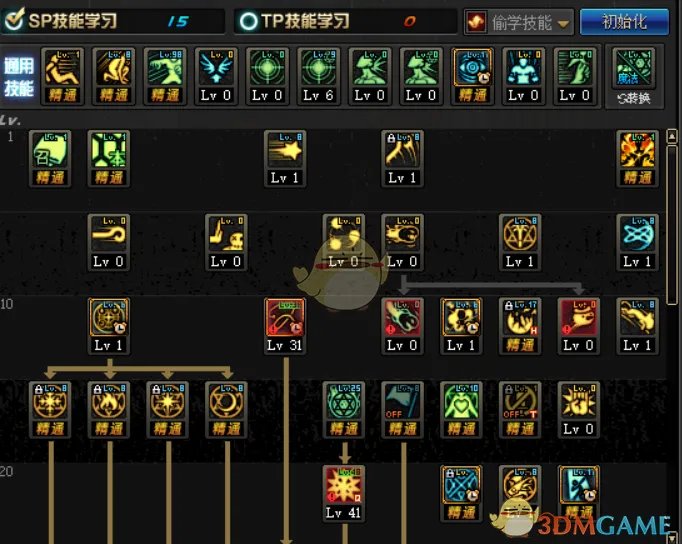Select the green heart-shaped skill icon
This screenshot has width=682, height=544.
[x=461, y=403]
